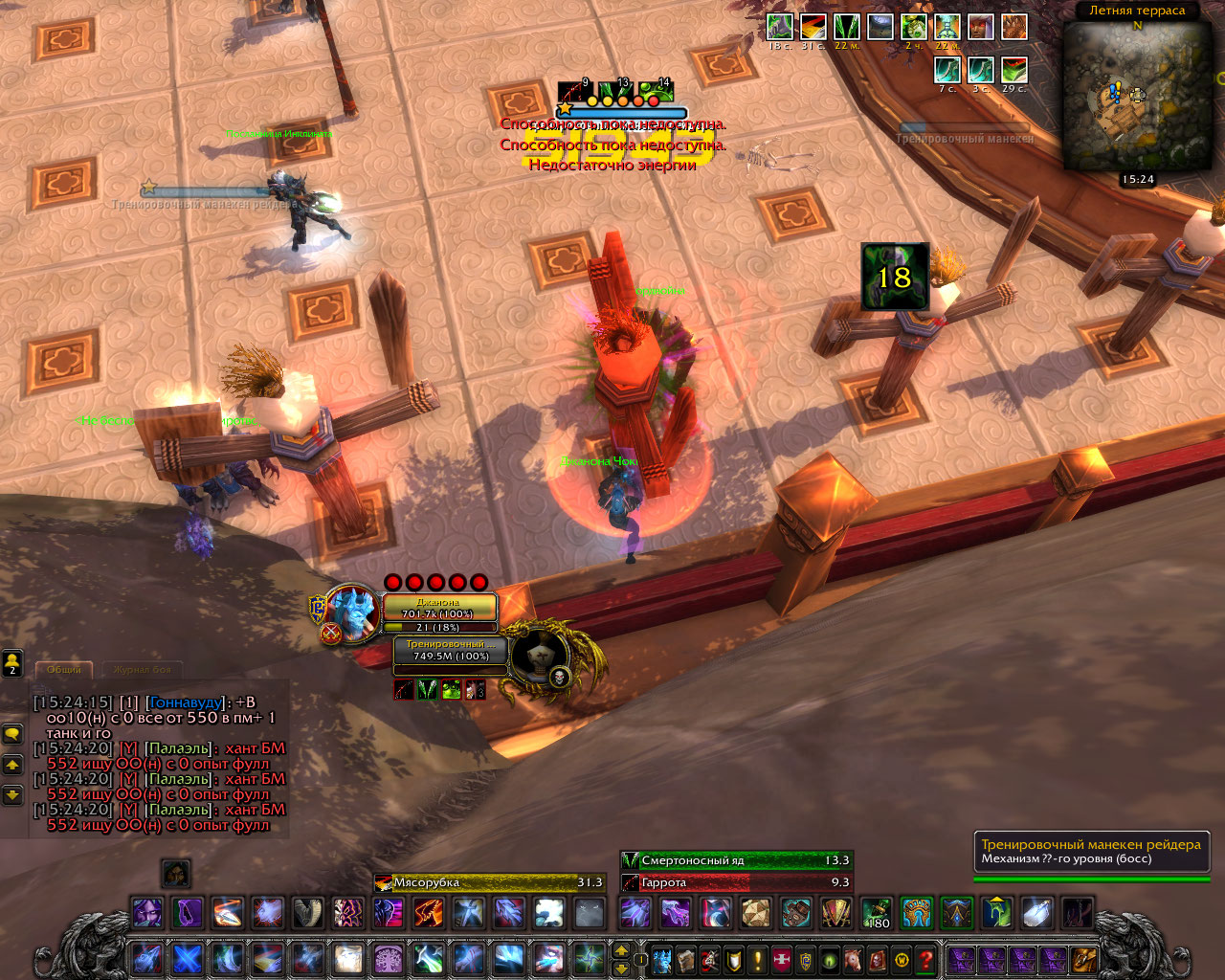The width and height of the screenshot is (1225, 980).
Task: Open the minimap of Летняя терраса
Action: tap(1137, 96)
